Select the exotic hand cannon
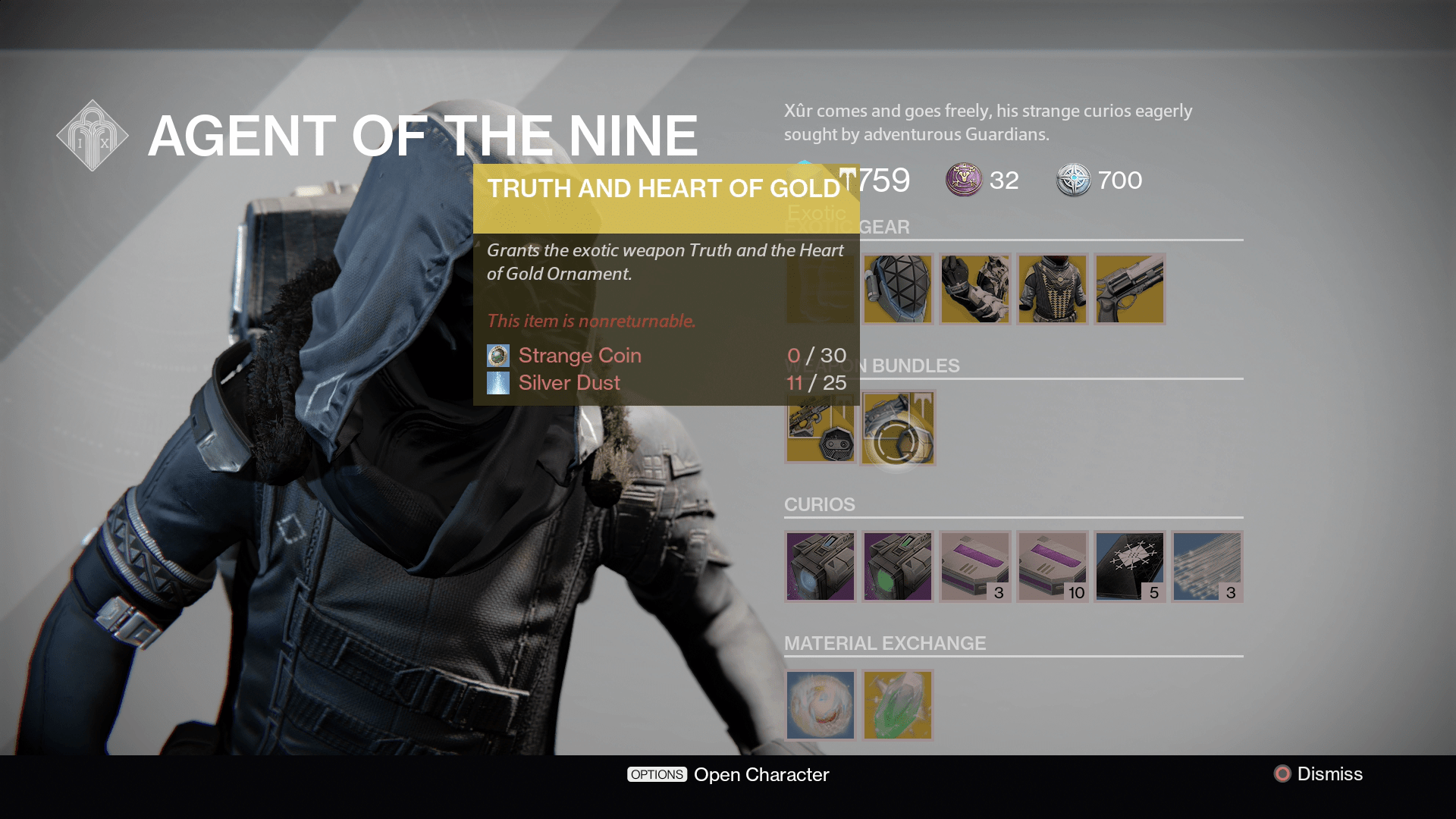1456x819 pixels. pyautogui.click(x=1129, y=288)
